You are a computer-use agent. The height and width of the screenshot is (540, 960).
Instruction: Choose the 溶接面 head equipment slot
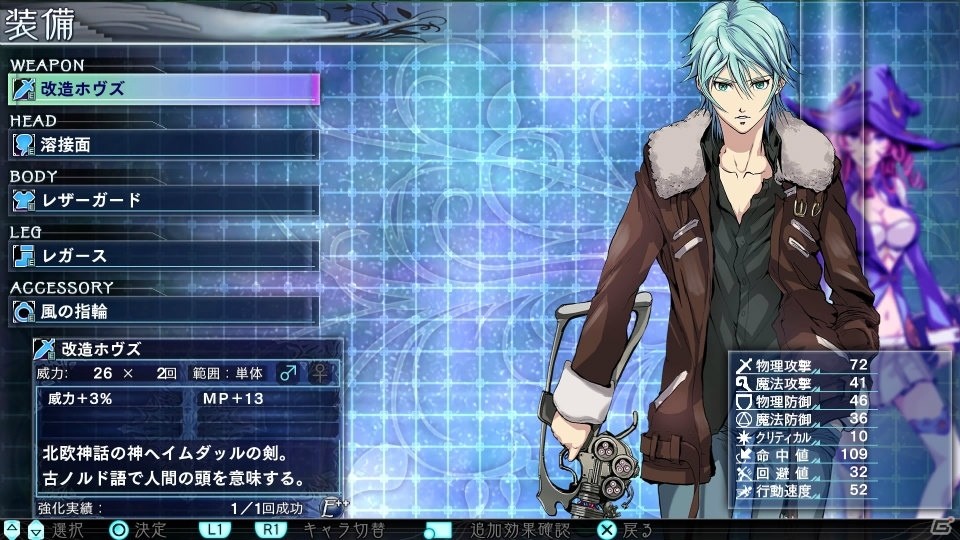[x=163, y=144]
